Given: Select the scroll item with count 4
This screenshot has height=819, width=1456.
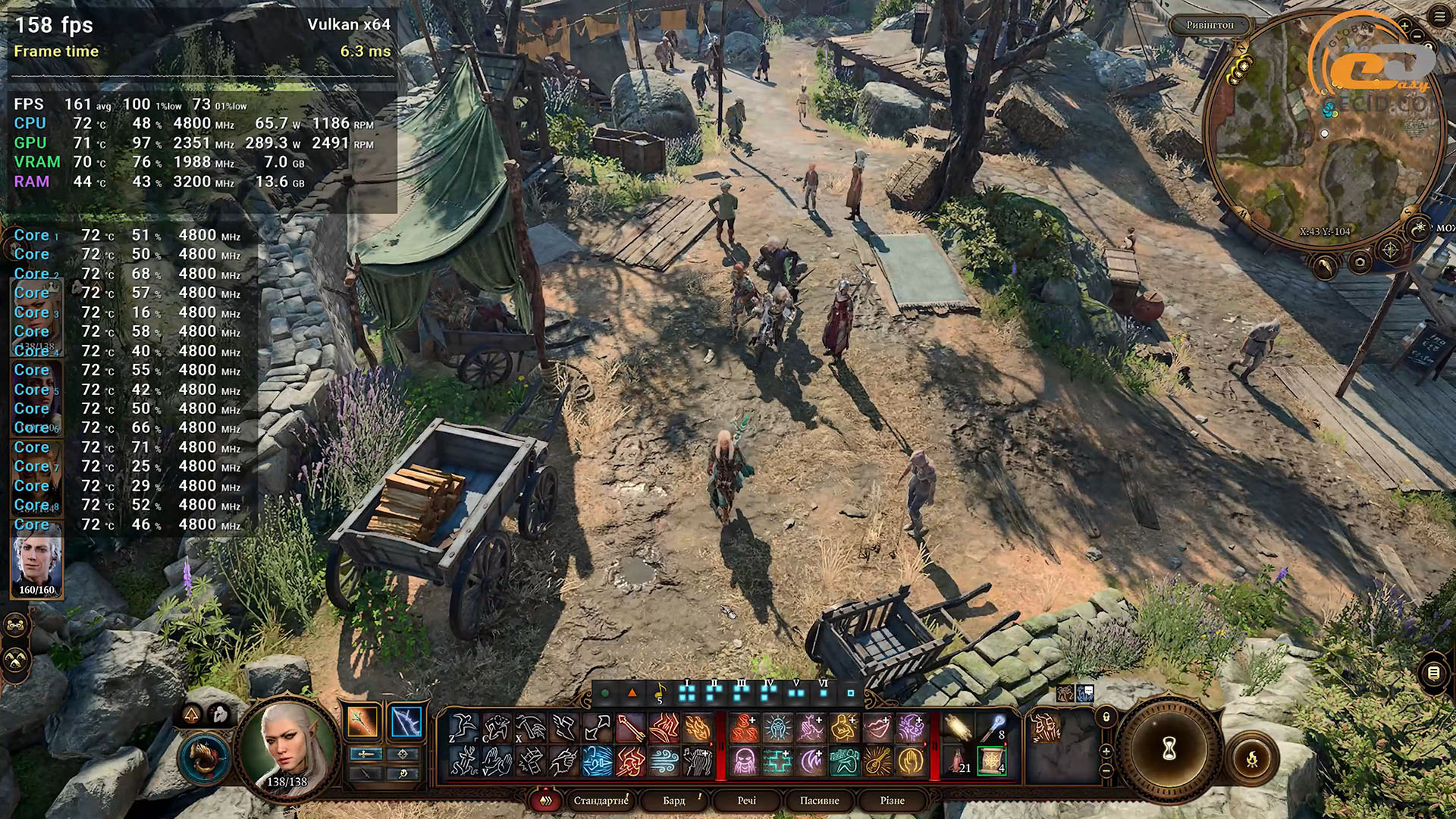Looking at the screenshot, I should 991,761.
